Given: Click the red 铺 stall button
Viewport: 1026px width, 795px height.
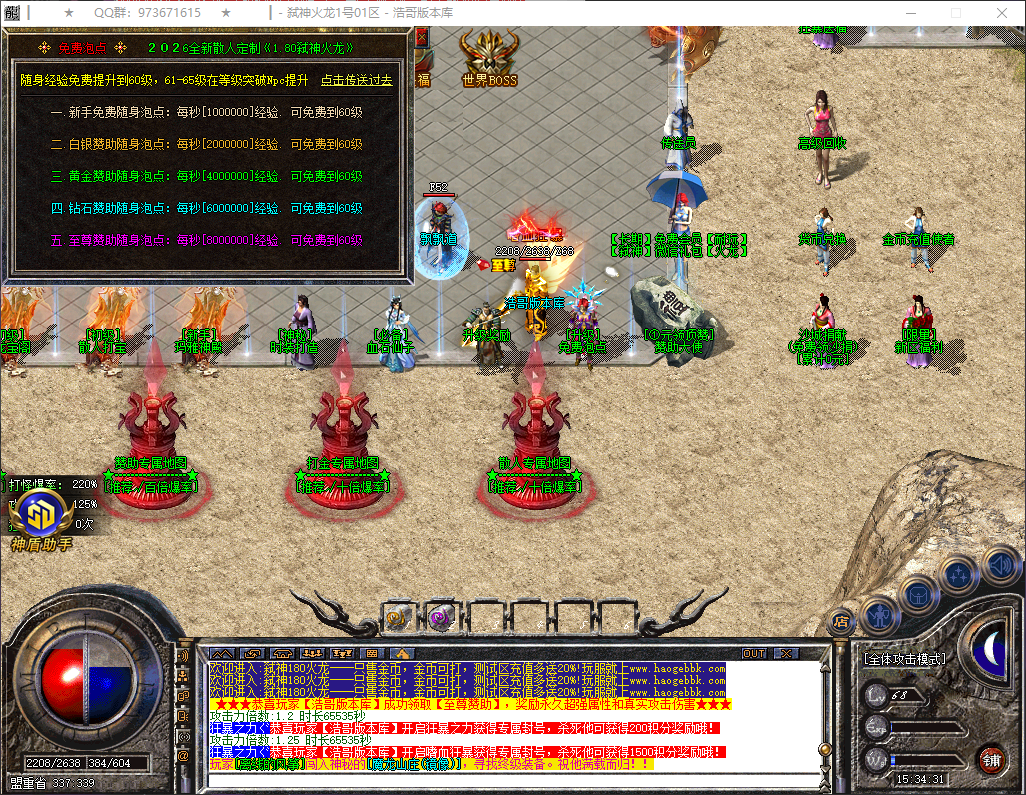Looking at the screenshot, I should (x=991, y=759).
